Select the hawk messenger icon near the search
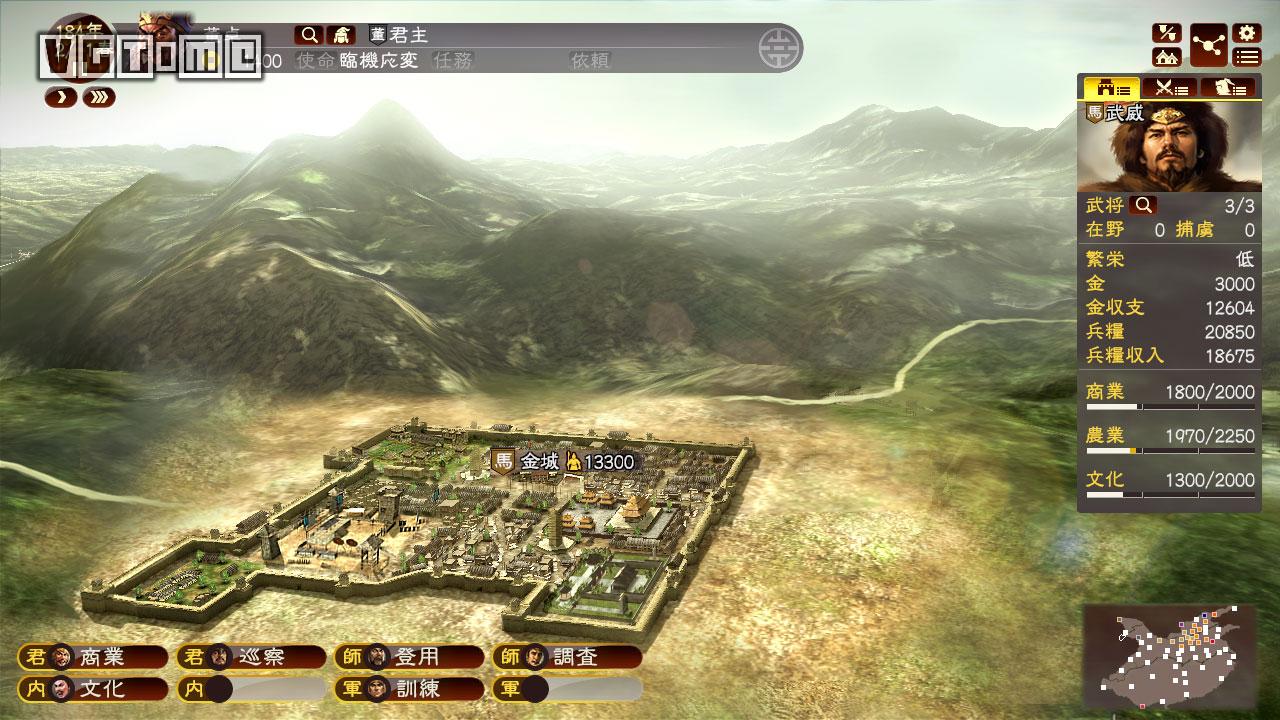The image size is (1280, 720). click(x=341, y=34)
